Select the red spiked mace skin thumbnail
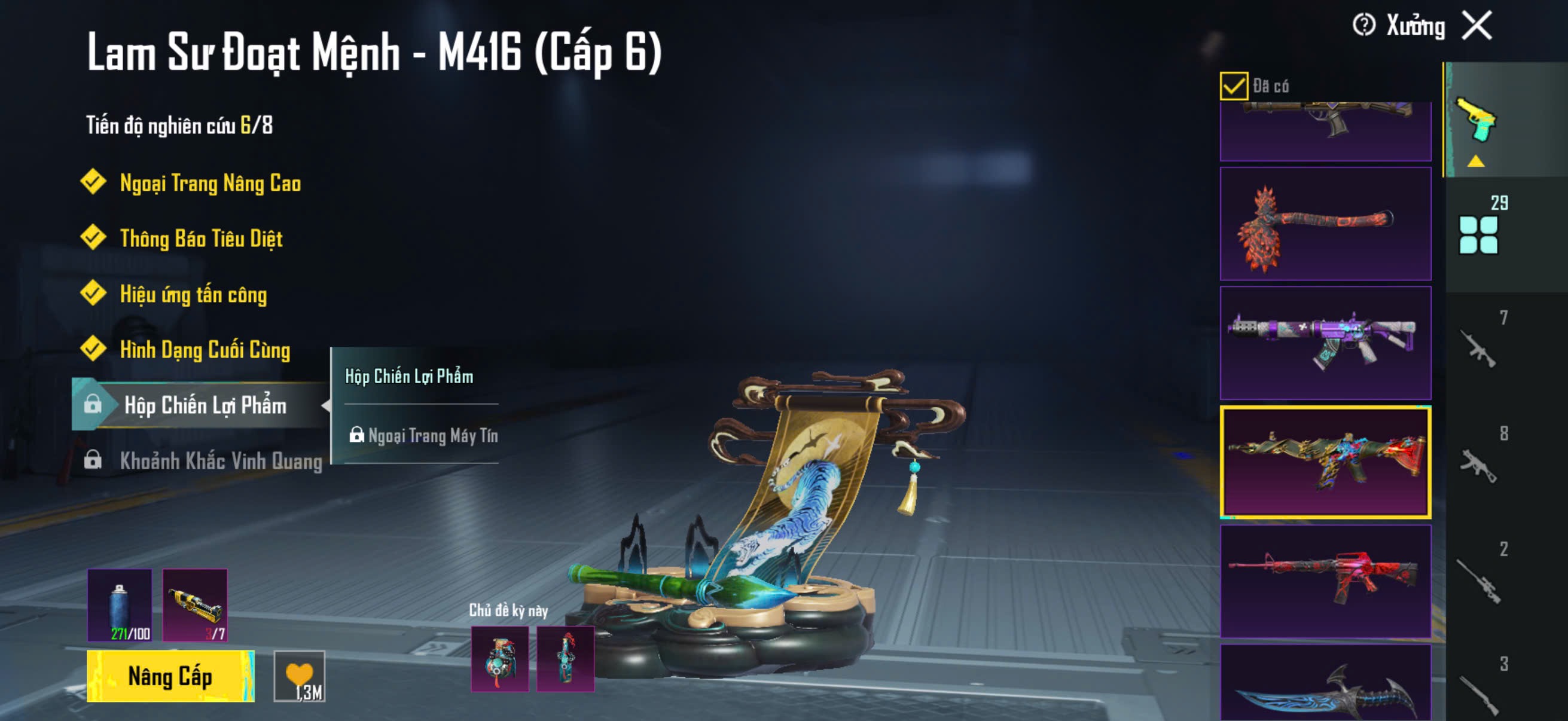 coord(1325,224)
